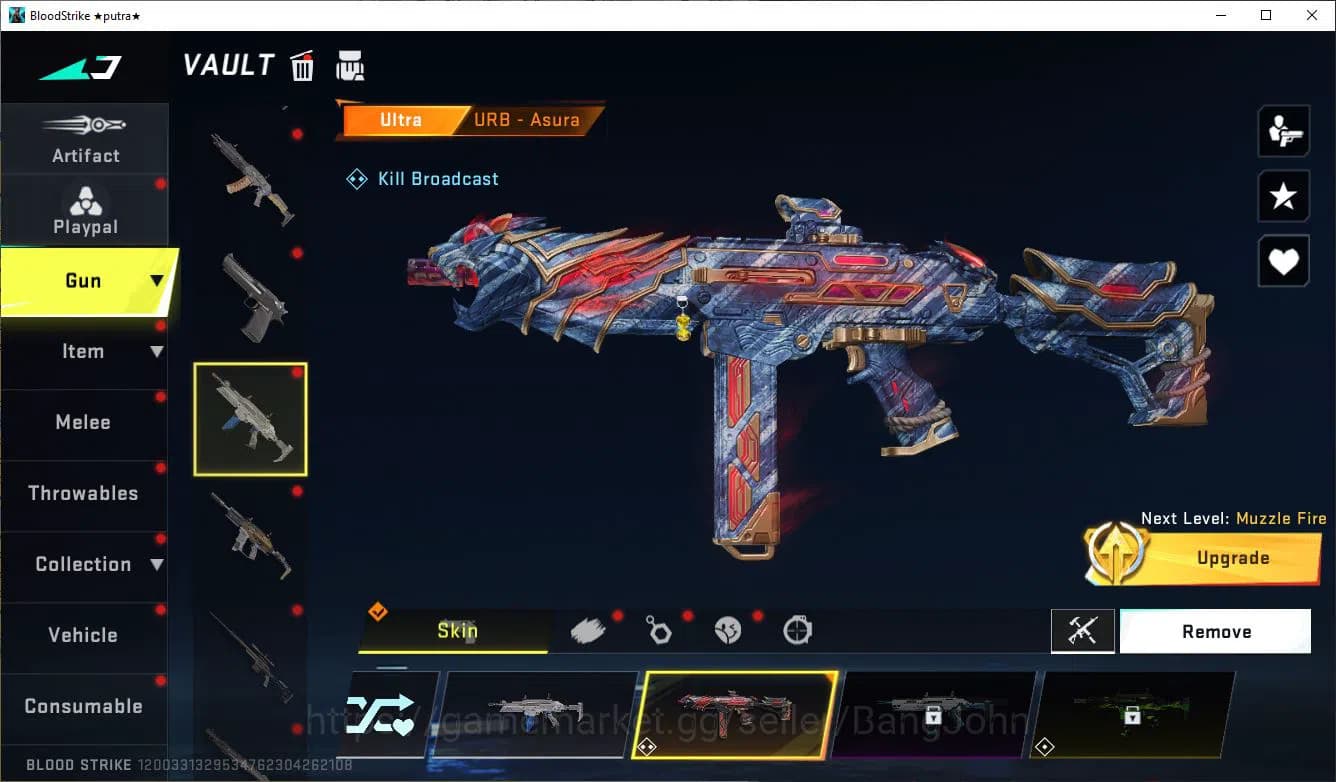Viewport: 1336px width, 782px height.
Task: Click the Remove button
Action: 1216,631
